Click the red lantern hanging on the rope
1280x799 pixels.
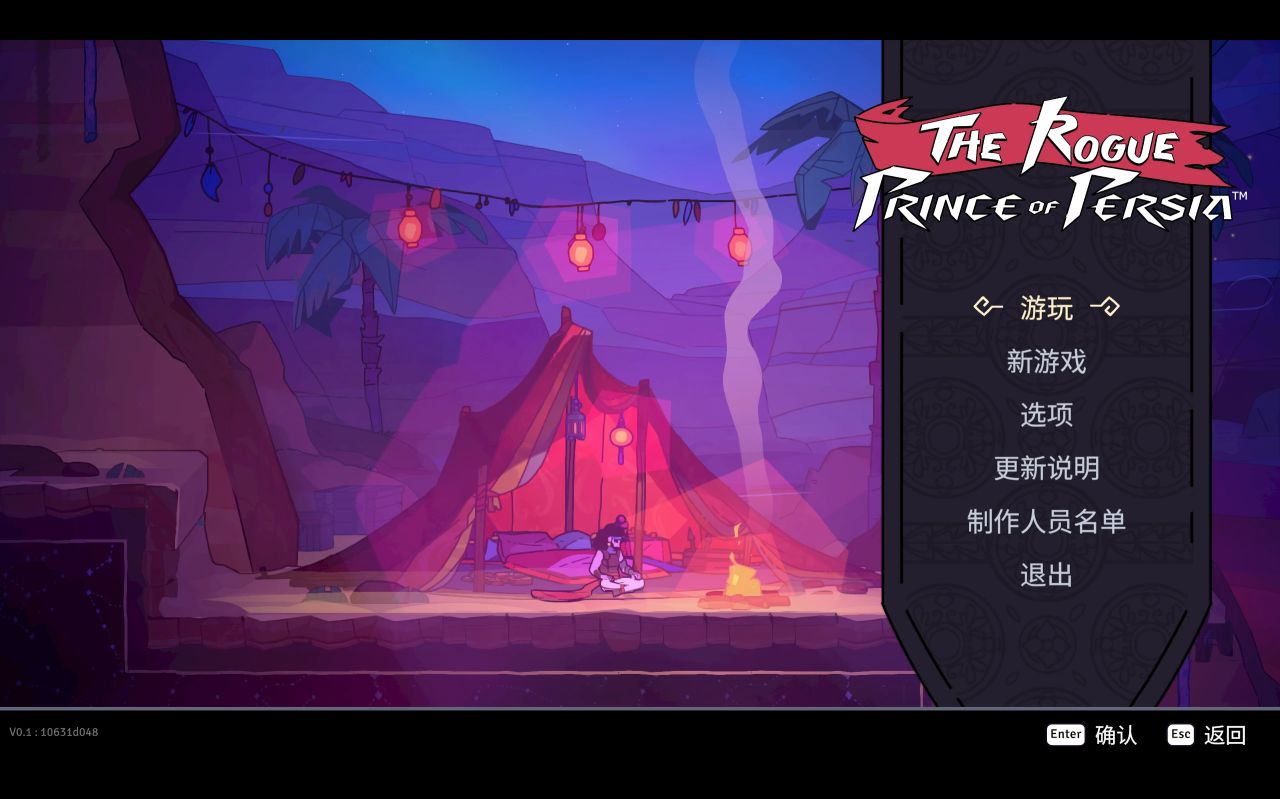pos(579,255)
